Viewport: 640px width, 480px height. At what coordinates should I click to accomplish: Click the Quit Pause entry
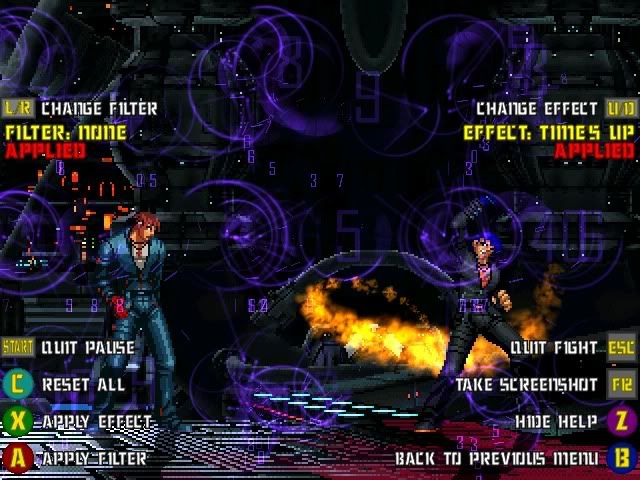(x=88, y=348)
